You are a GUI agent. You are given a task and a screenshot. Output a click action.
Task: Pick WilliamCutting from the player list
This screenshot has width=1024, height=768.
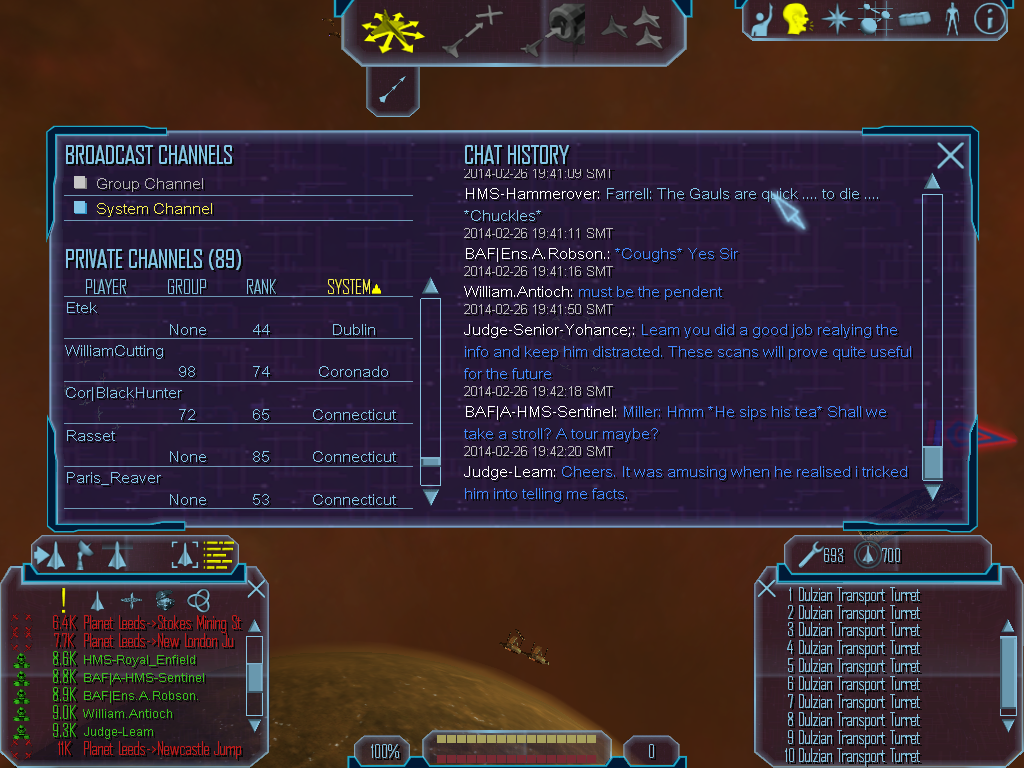(114, 351)
